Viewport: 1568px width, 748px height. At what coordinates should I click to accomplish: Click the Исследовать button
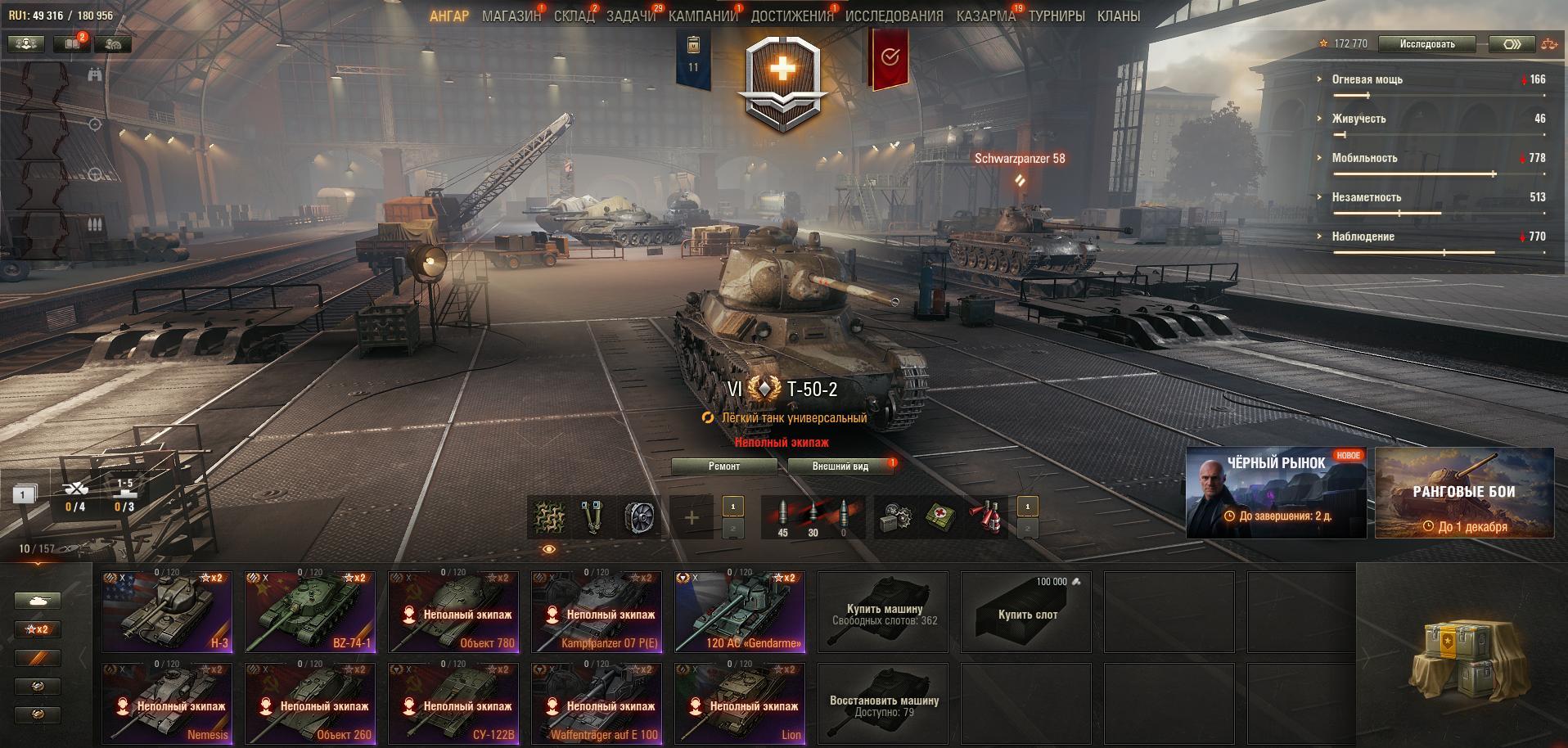[x=1426, y=44]
